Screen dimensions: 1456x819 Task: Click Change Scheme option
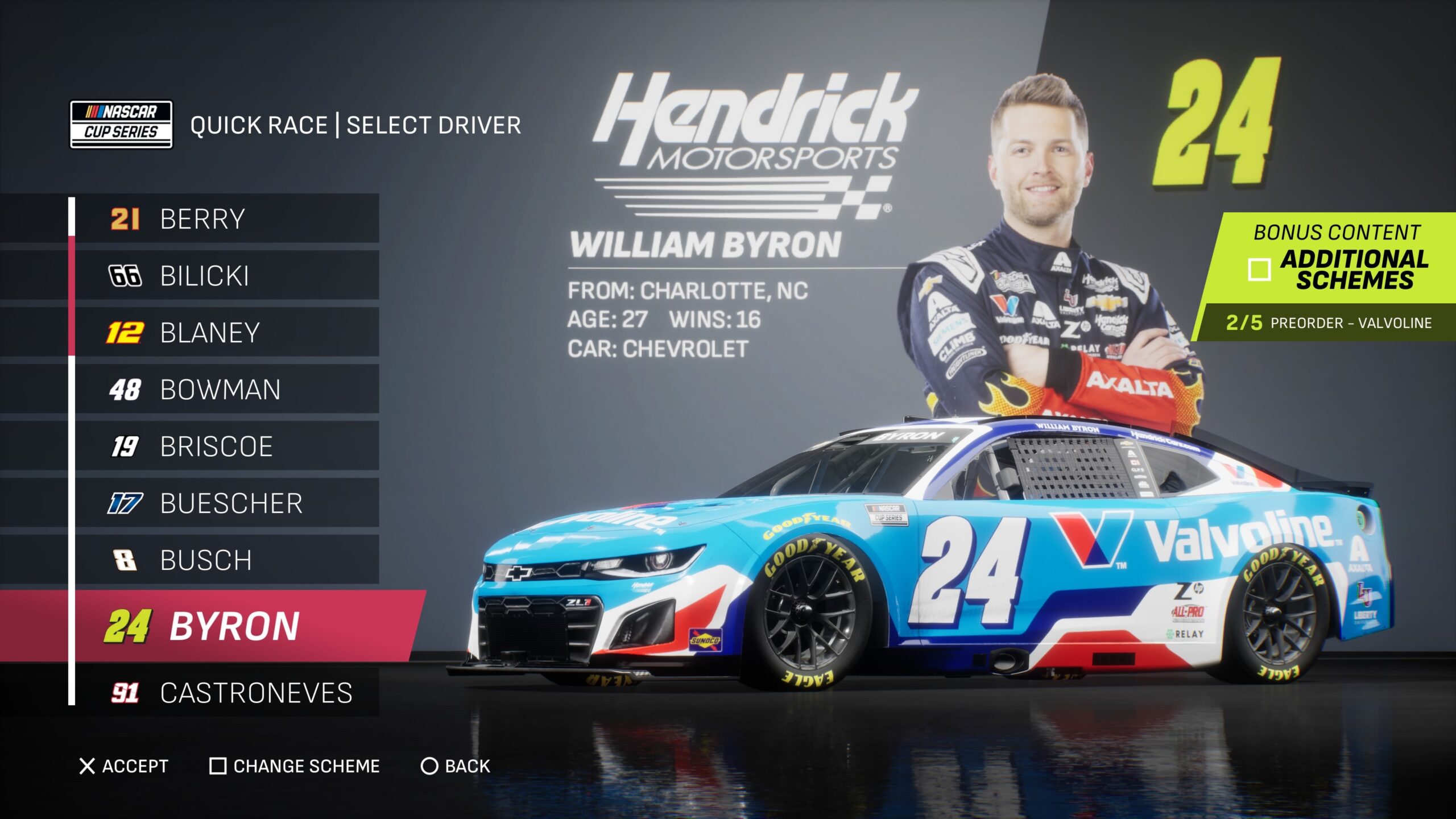295,766
